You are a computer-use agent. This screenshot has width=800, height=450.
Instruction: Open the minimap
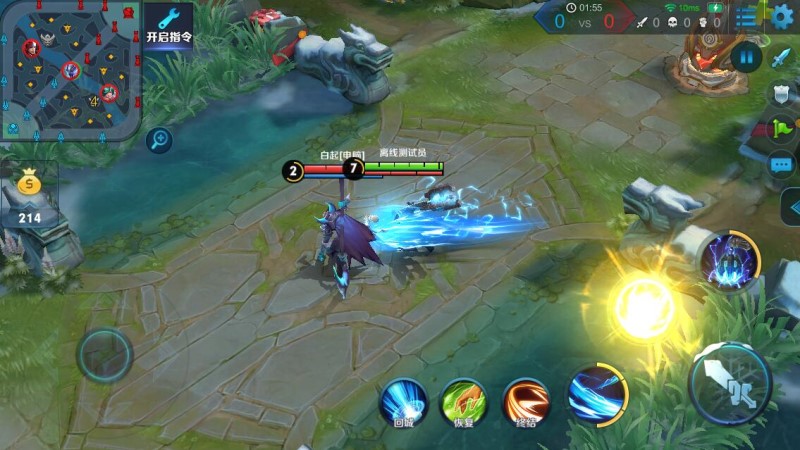click(69, 69)
